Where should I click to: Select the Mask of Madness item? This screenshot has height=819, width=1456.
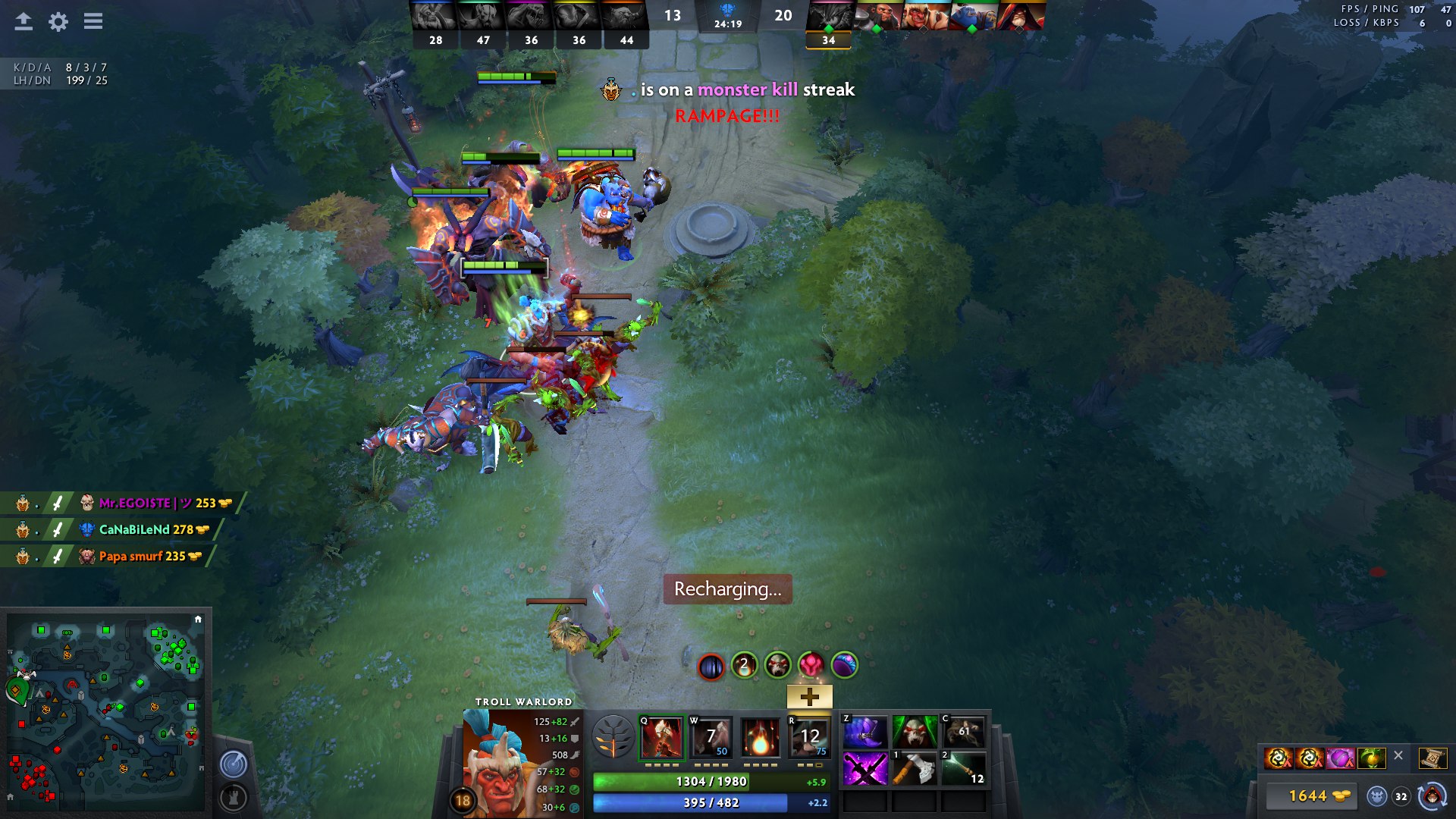(915, 733)
